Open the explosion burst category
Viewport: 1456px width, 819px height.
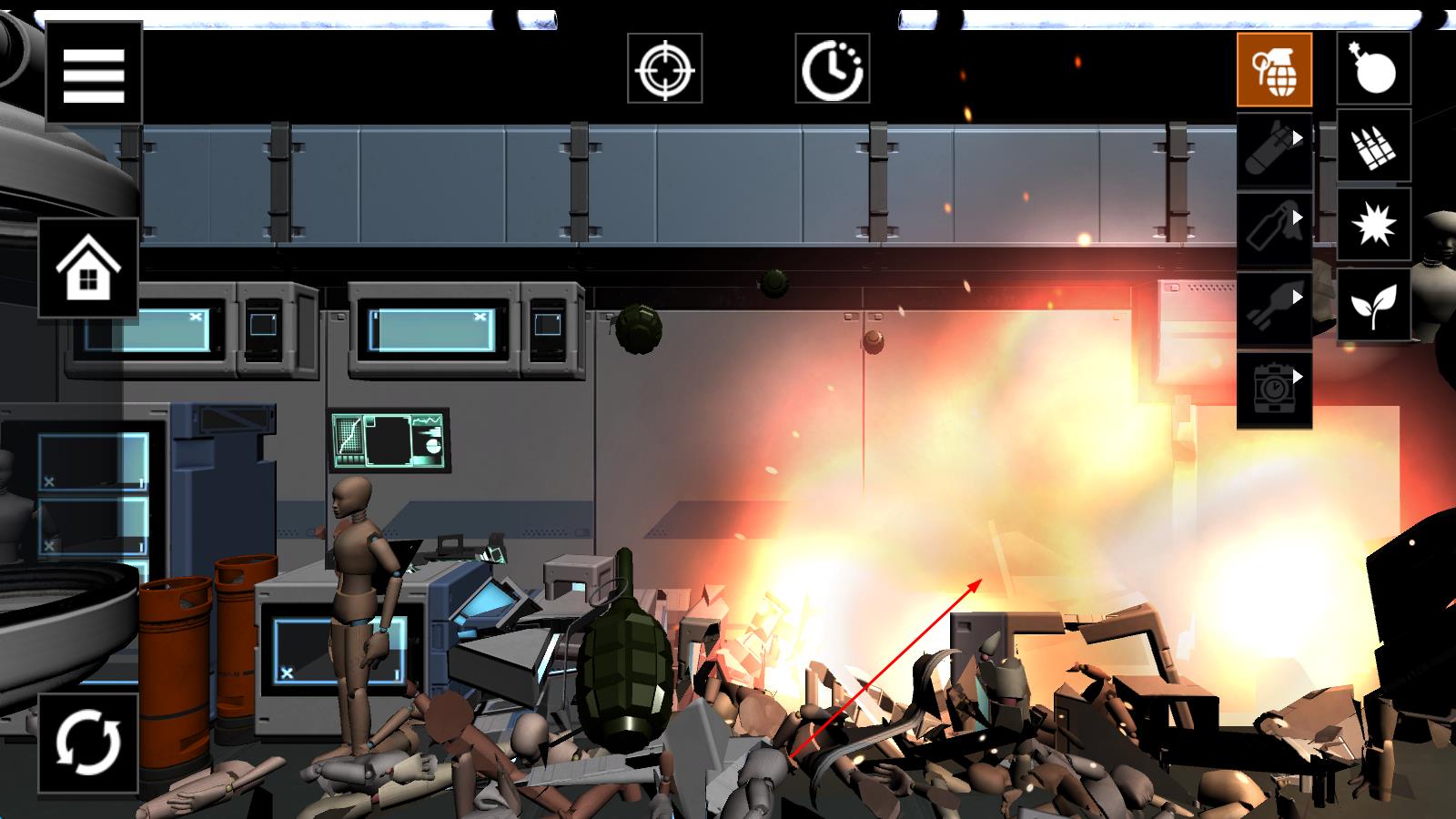pos(1373,226)
